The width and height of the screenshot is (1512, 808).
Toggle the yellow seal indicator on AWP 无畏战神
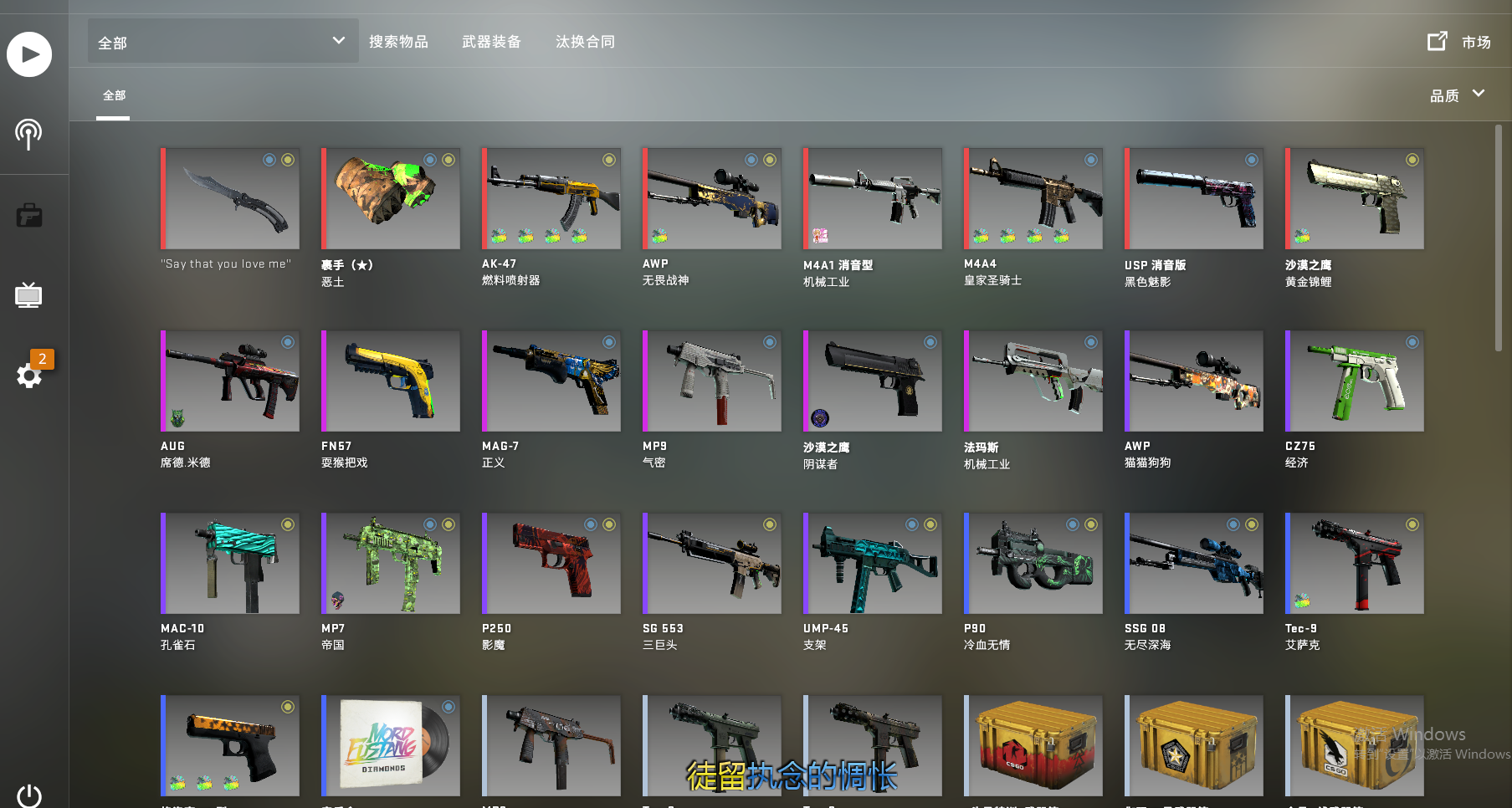click(769, 159)
